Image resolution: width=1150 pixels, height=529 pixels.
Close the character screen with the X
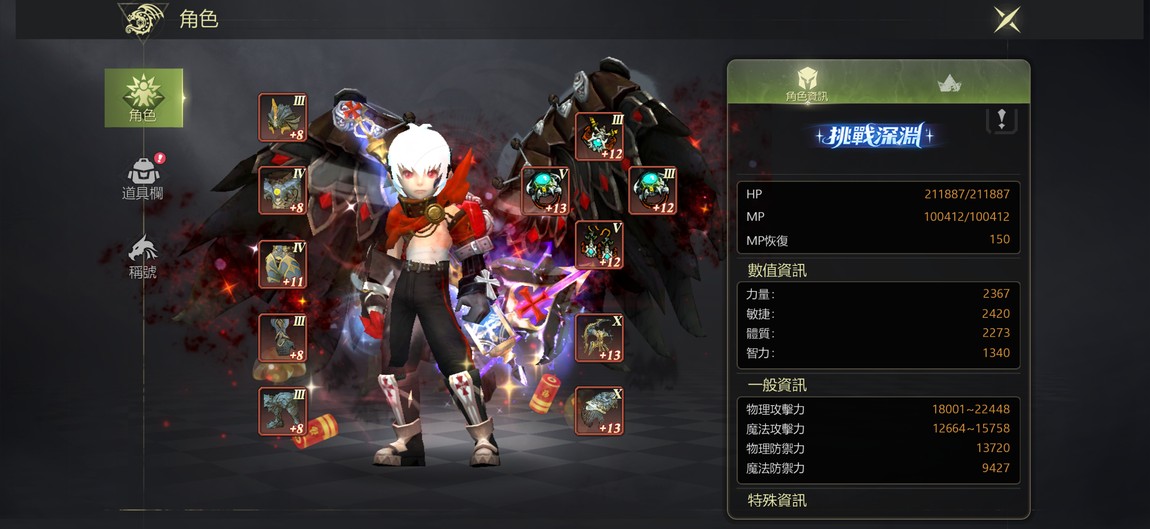pyautogui.click(x=1006, y=19)
